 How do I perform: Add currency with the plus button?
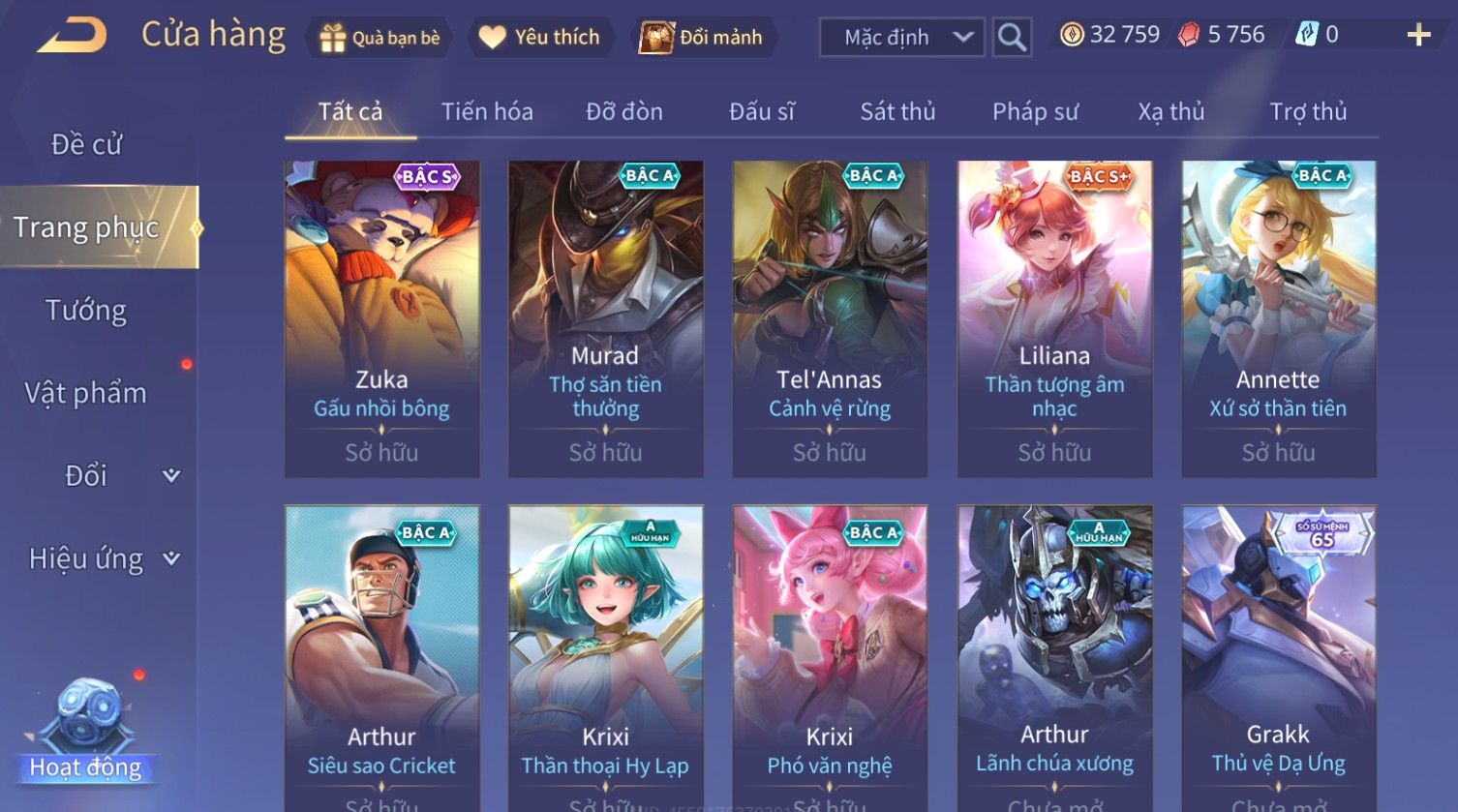[x=1418, y=36]
